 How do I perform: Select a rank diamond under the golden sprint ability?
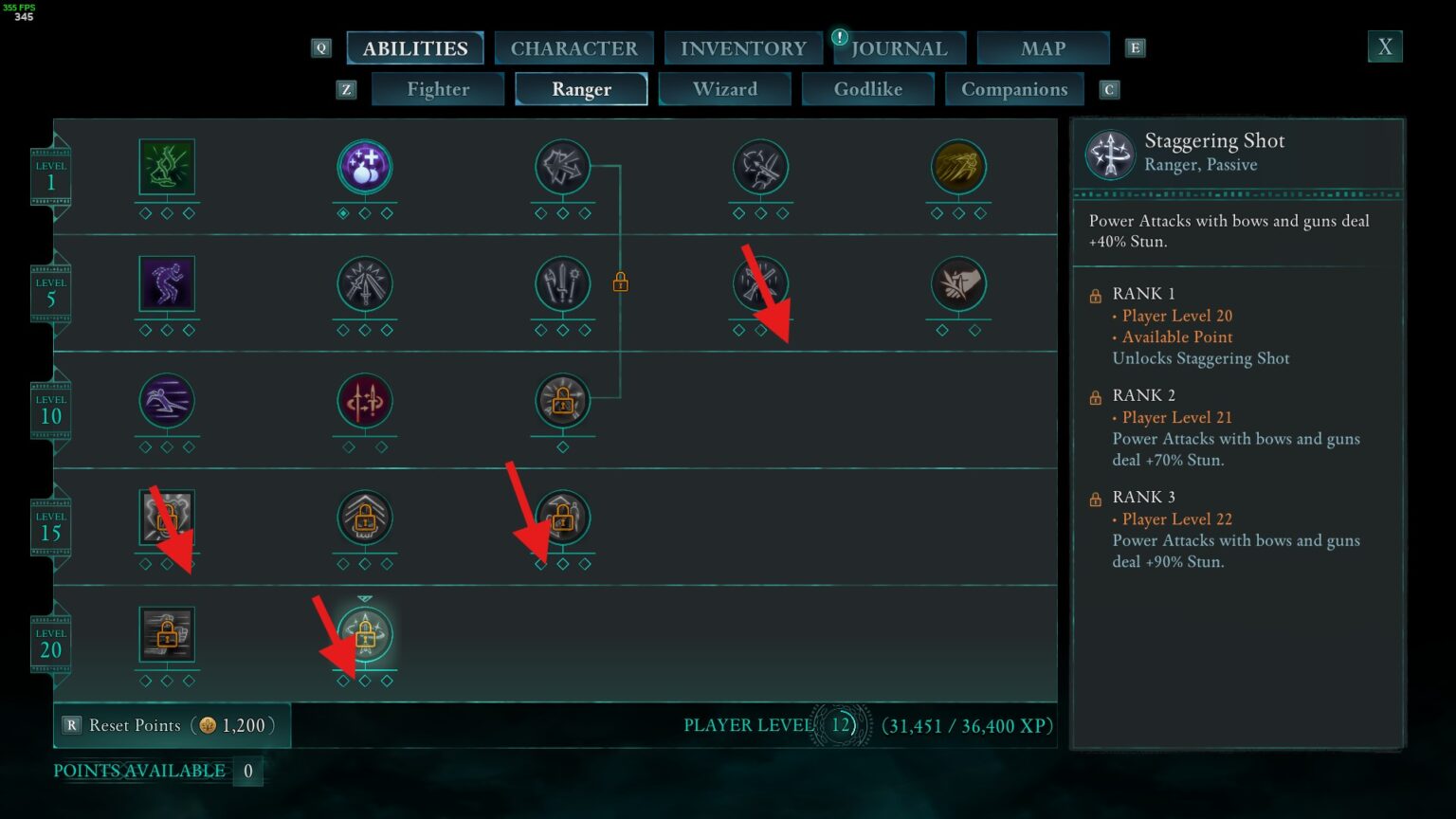point(958,213)
